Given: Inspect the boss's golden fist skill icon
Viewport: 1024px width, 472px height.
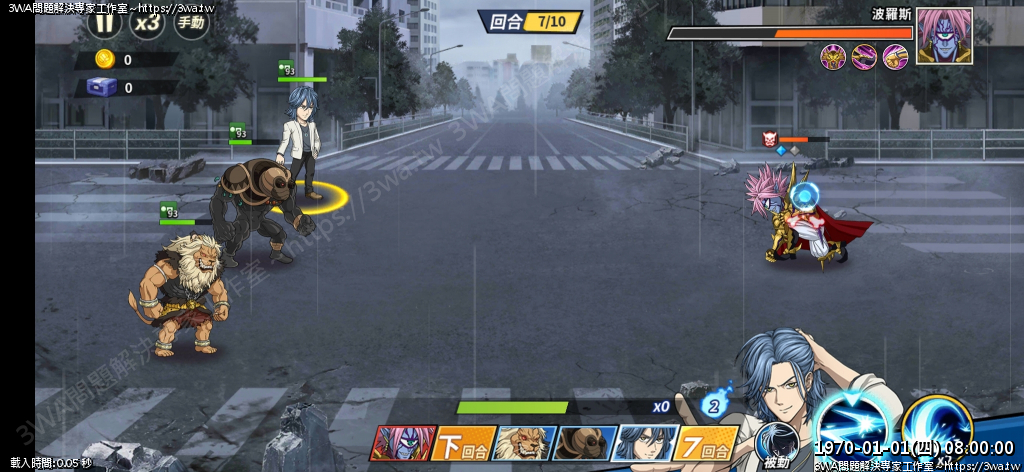Looking at the screenshot, I should click(x=894, y=57).
